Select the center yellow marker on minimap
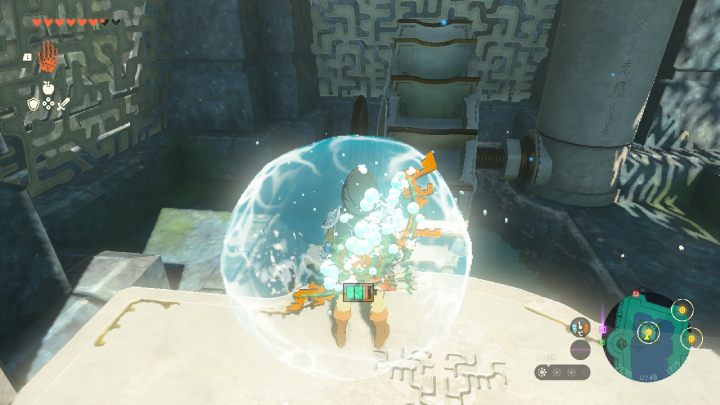This screenshot has width=720, height=405. click(x=647, y=332)
